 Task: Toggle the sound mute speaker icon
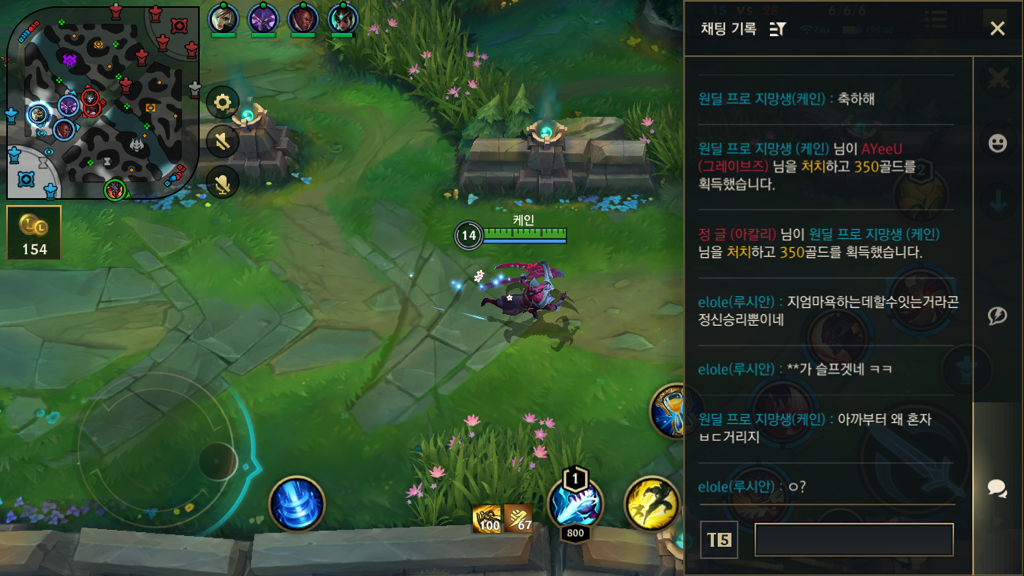click(222, 141)
